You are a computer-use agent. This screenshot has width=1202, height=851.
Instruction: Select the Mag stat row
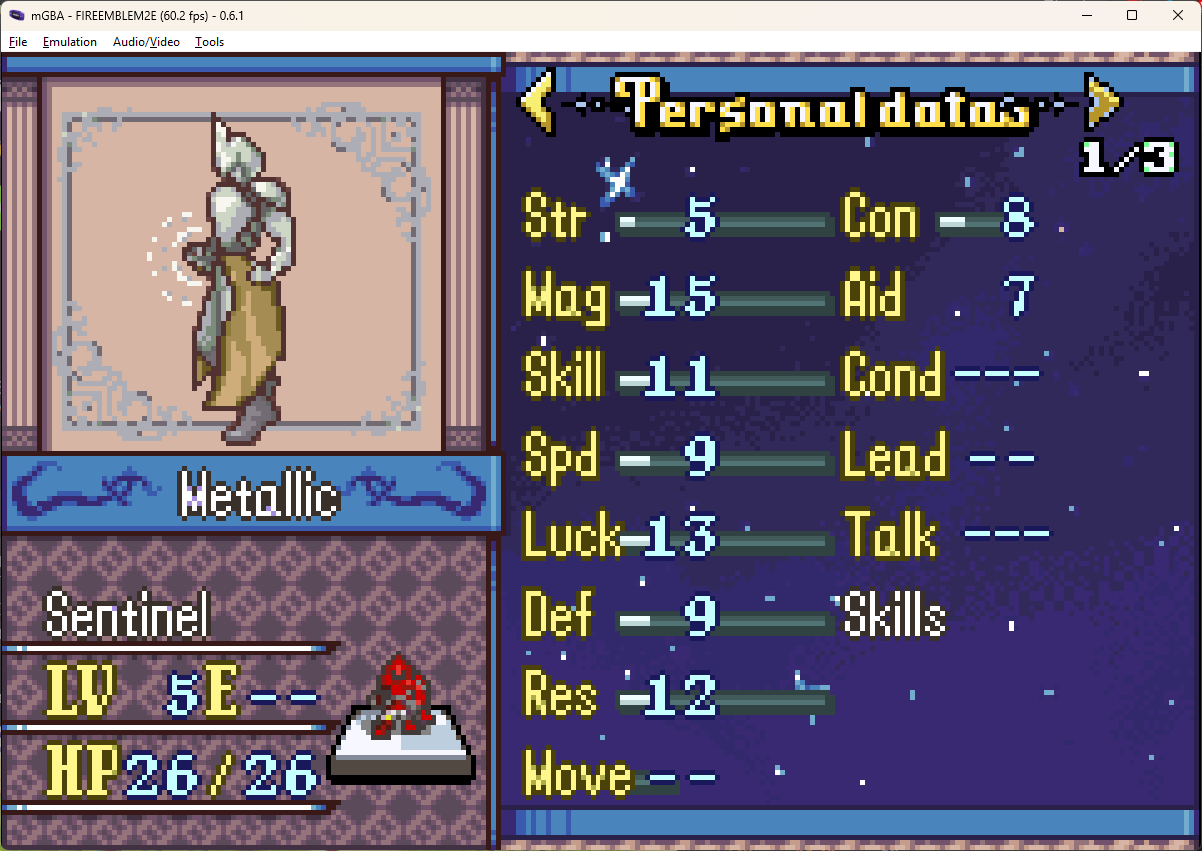tap(678, 297)
